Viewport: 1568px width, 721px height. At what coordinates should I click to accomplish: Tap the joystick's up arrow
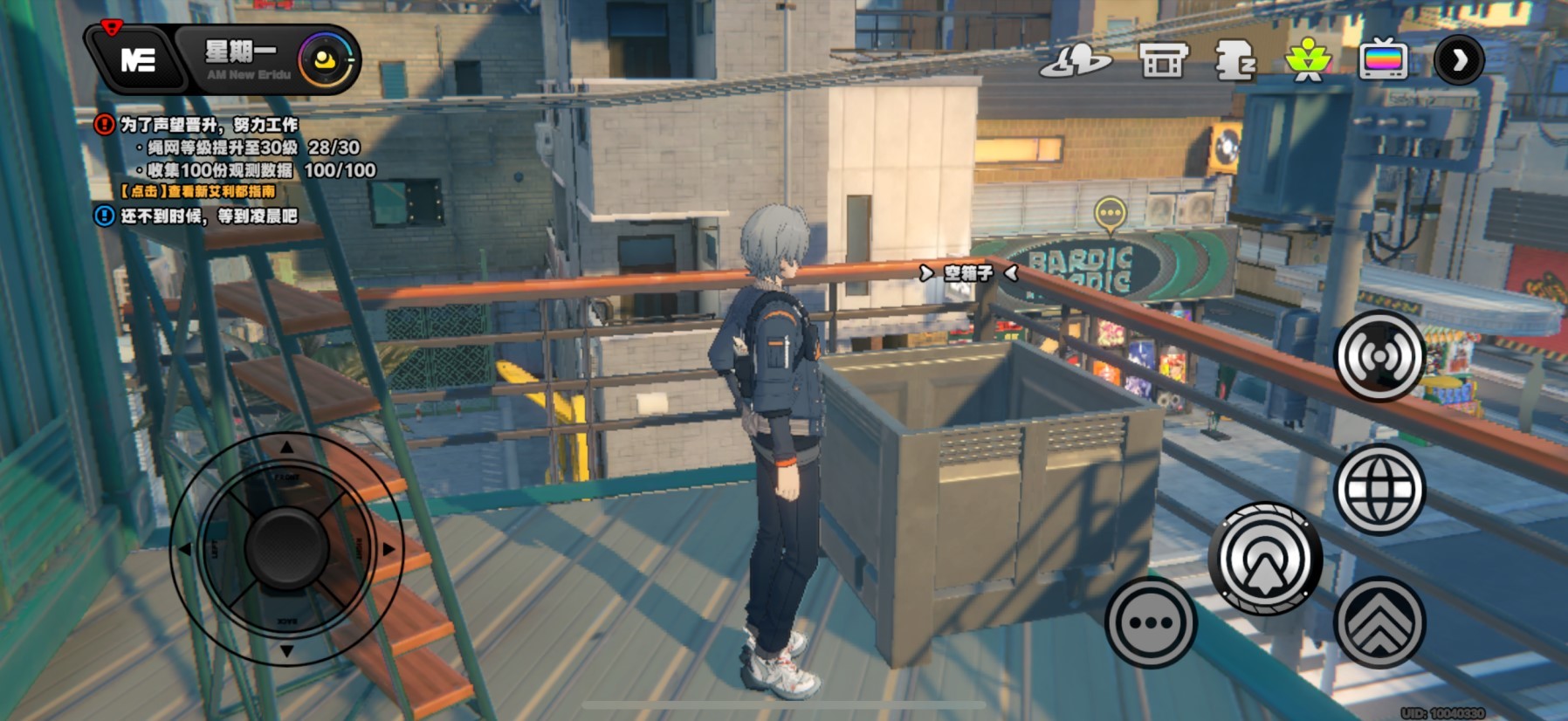click(x=286, y=448)
